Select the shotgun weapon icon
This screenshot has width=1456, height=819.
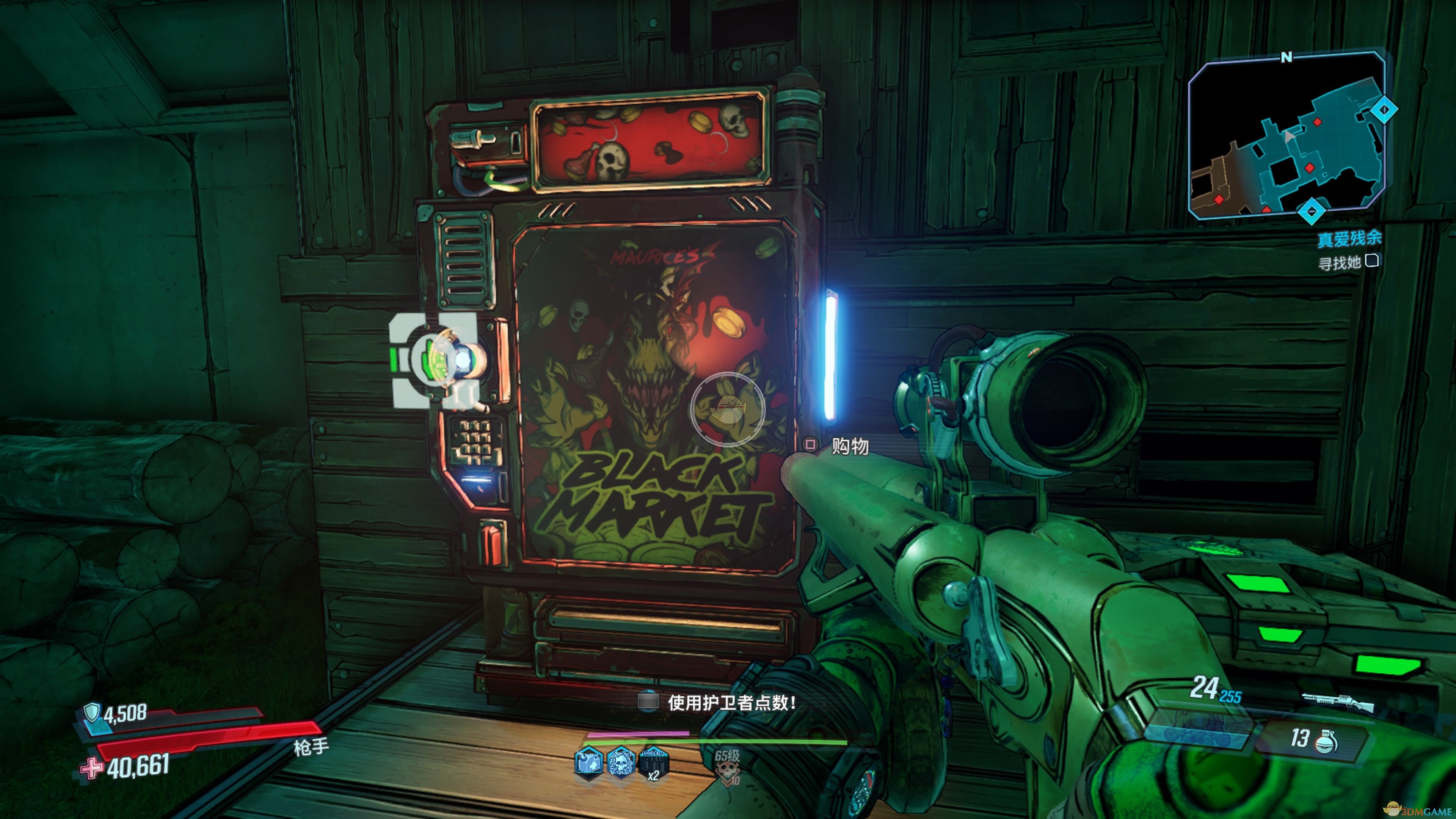[1338, 702]
